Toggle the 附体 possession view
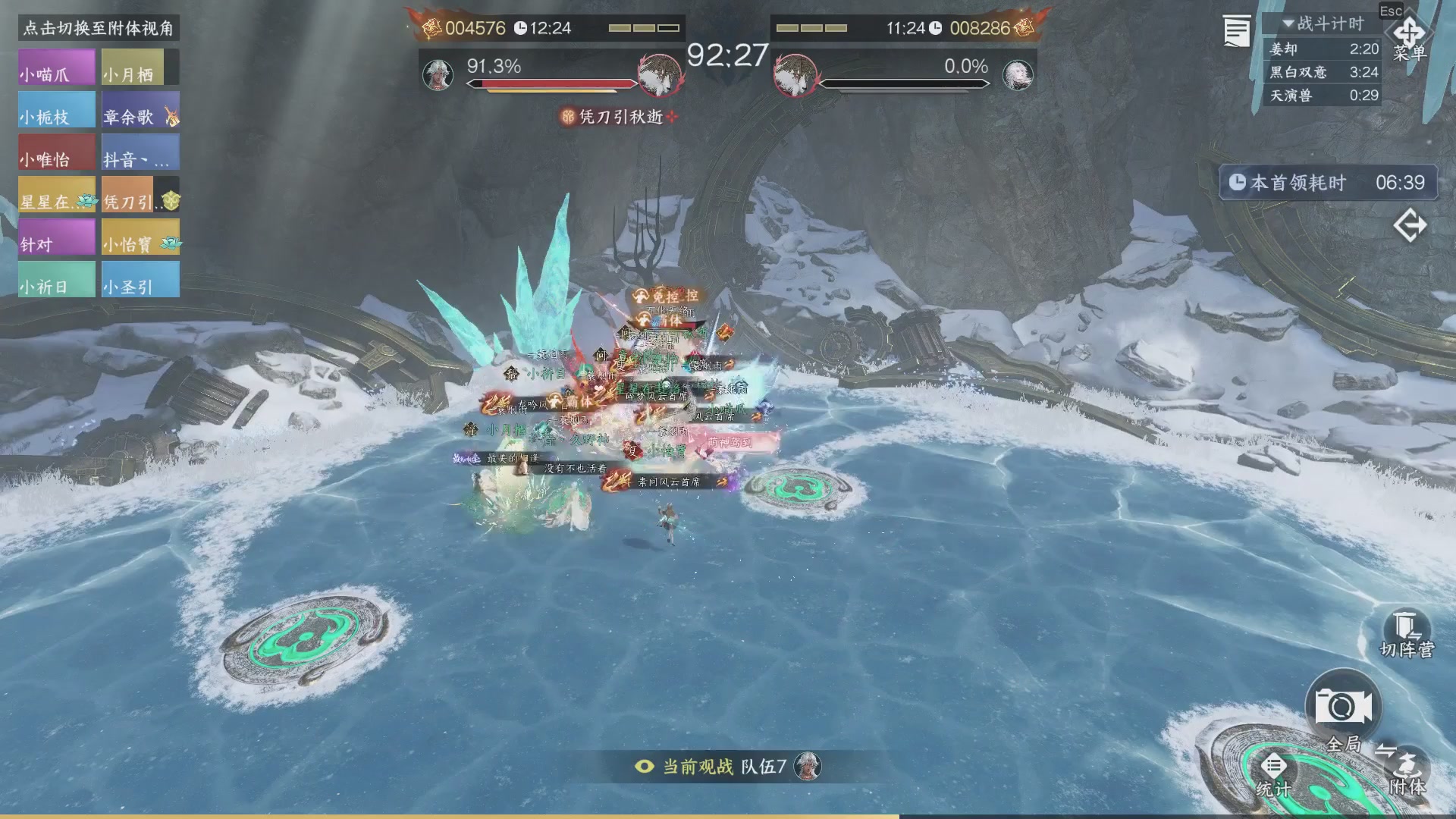Screen dimensions: 1456x819 pos(1407,770)
